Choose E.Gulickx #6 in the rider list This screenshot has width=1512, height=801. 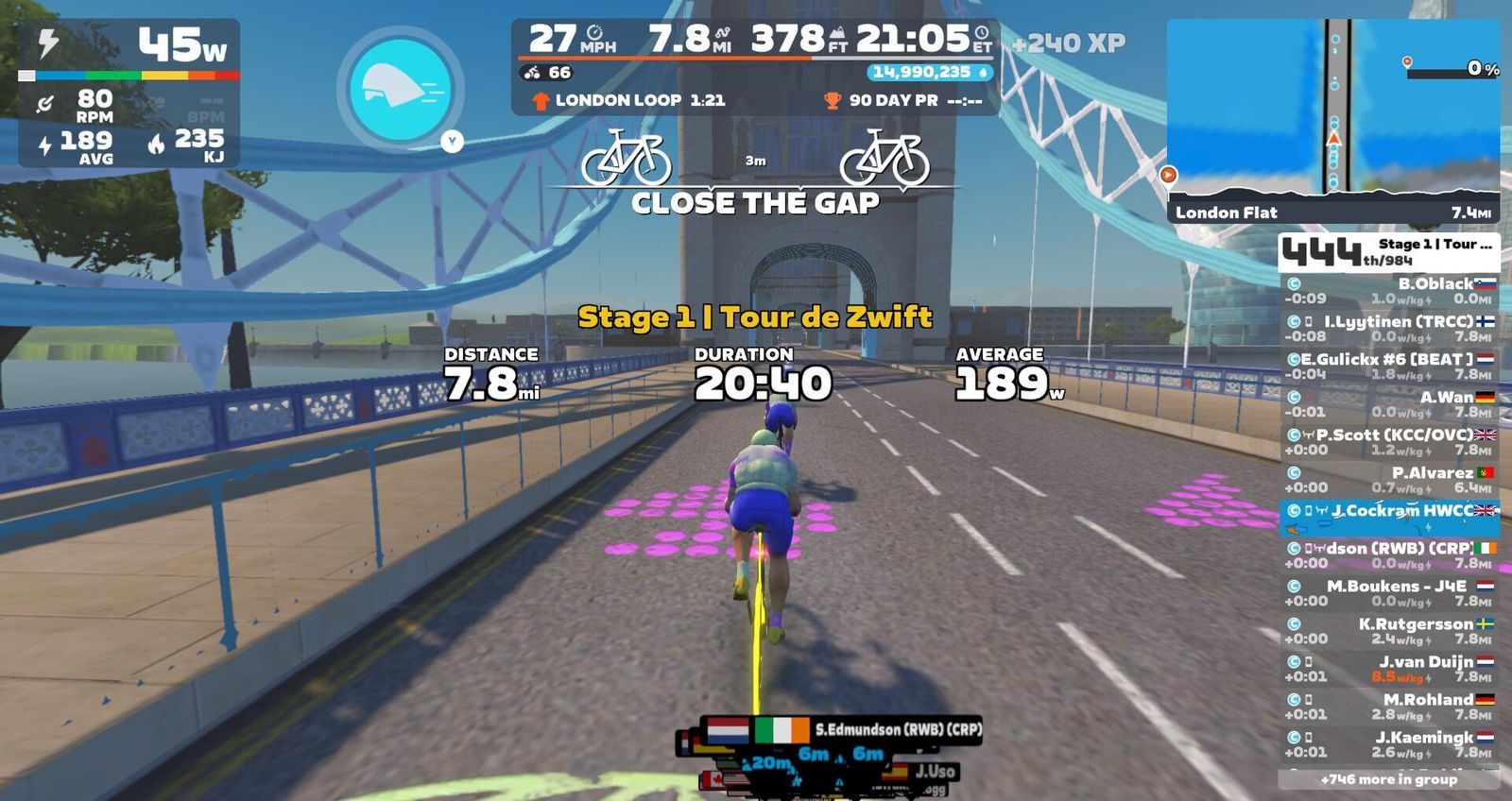click(x=1389, y=366)
